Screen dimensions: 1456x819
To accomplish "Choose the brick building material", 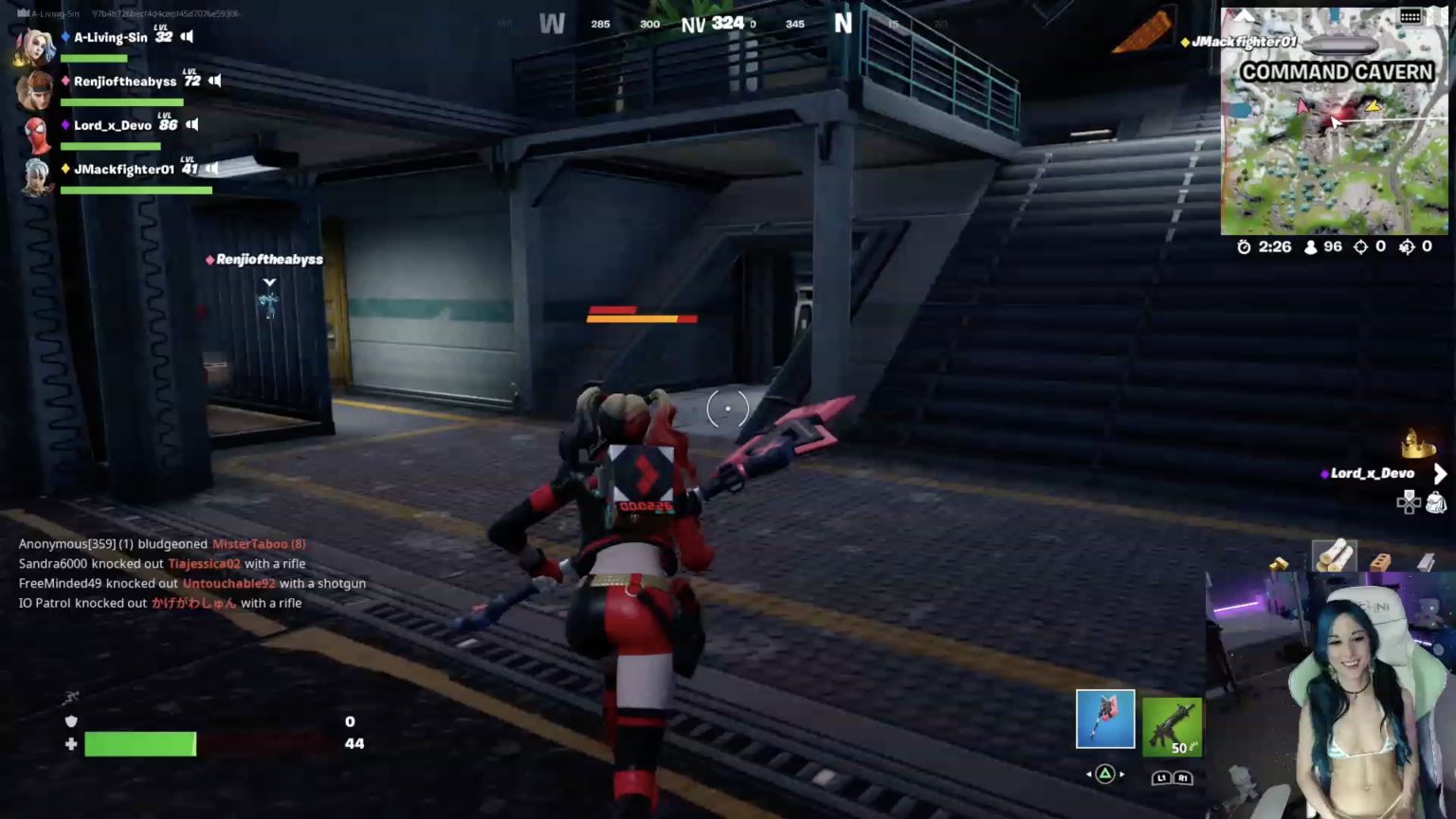I will (x=1381, y=560).
